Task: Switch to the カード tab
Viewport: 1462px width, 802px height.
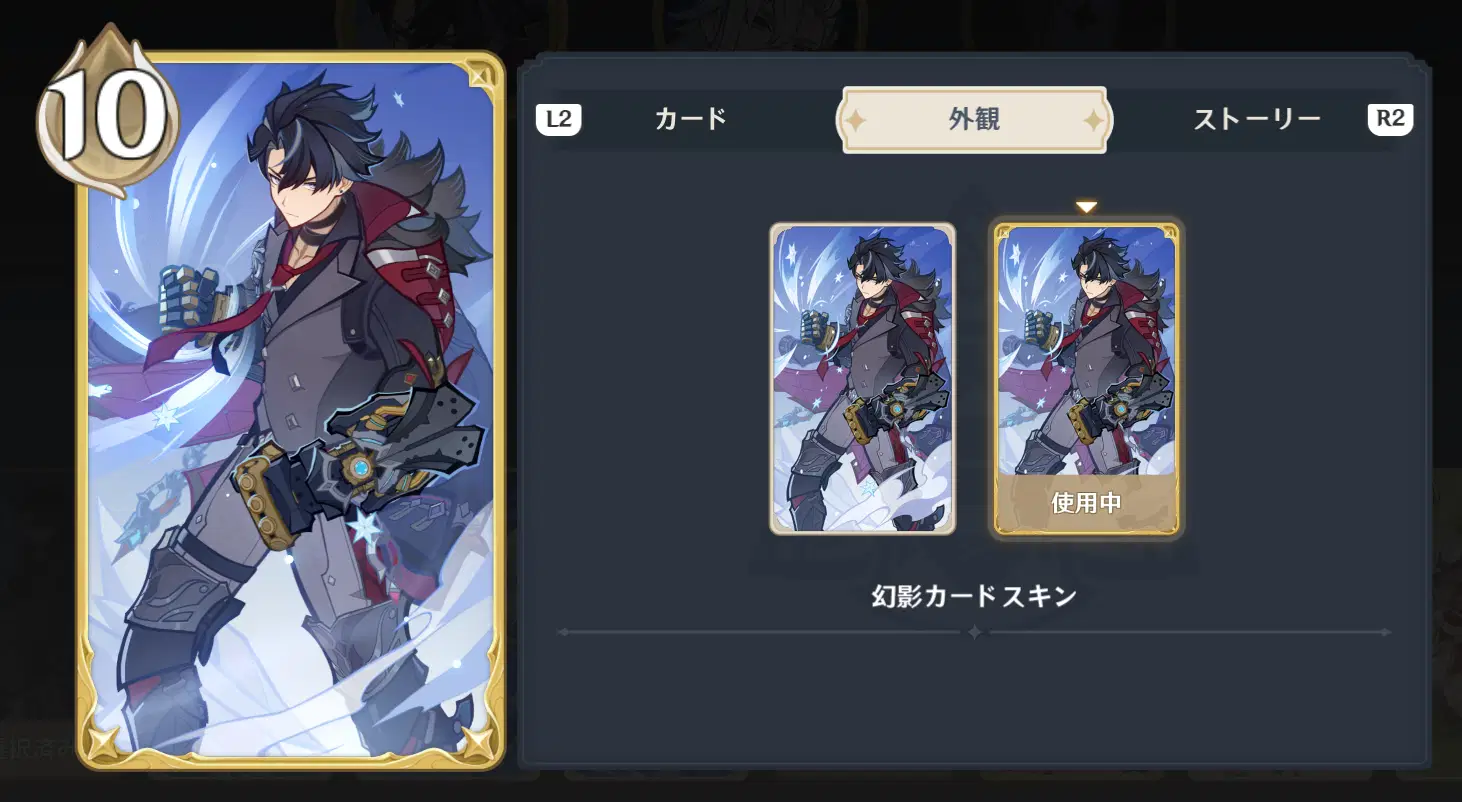Action: click(x=692, y=118)
